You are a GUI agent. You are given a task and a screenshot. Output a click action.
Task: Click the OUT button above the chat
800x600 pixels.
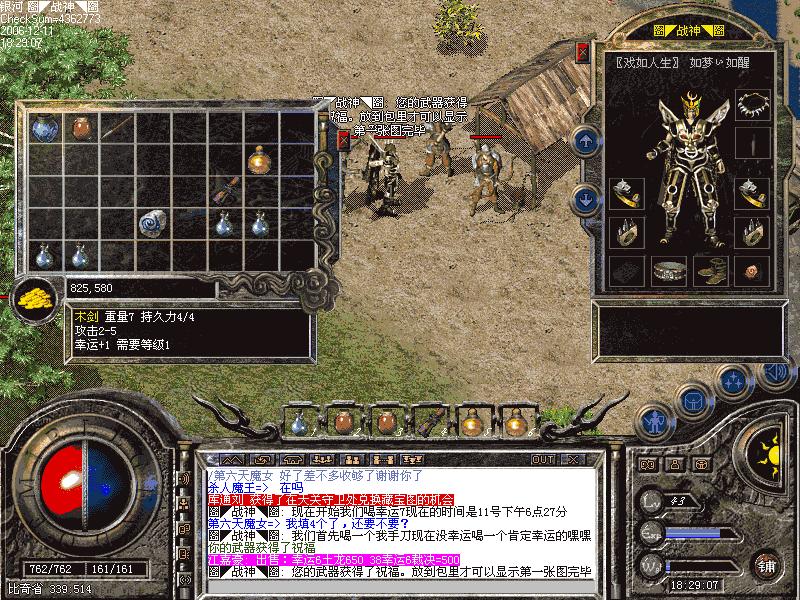tap(542, 459)
